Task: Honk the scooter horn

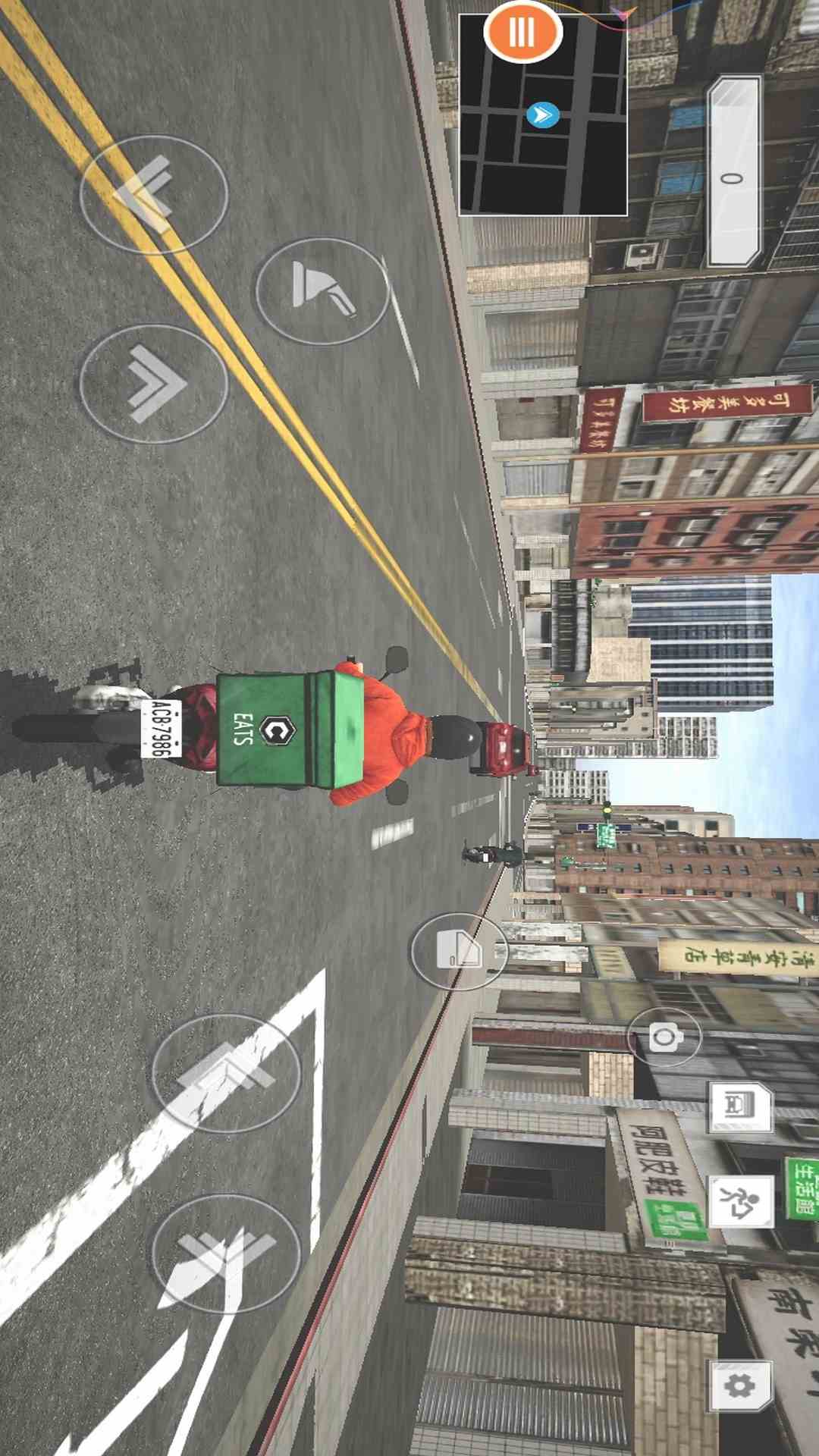Action: coord(322,290)
